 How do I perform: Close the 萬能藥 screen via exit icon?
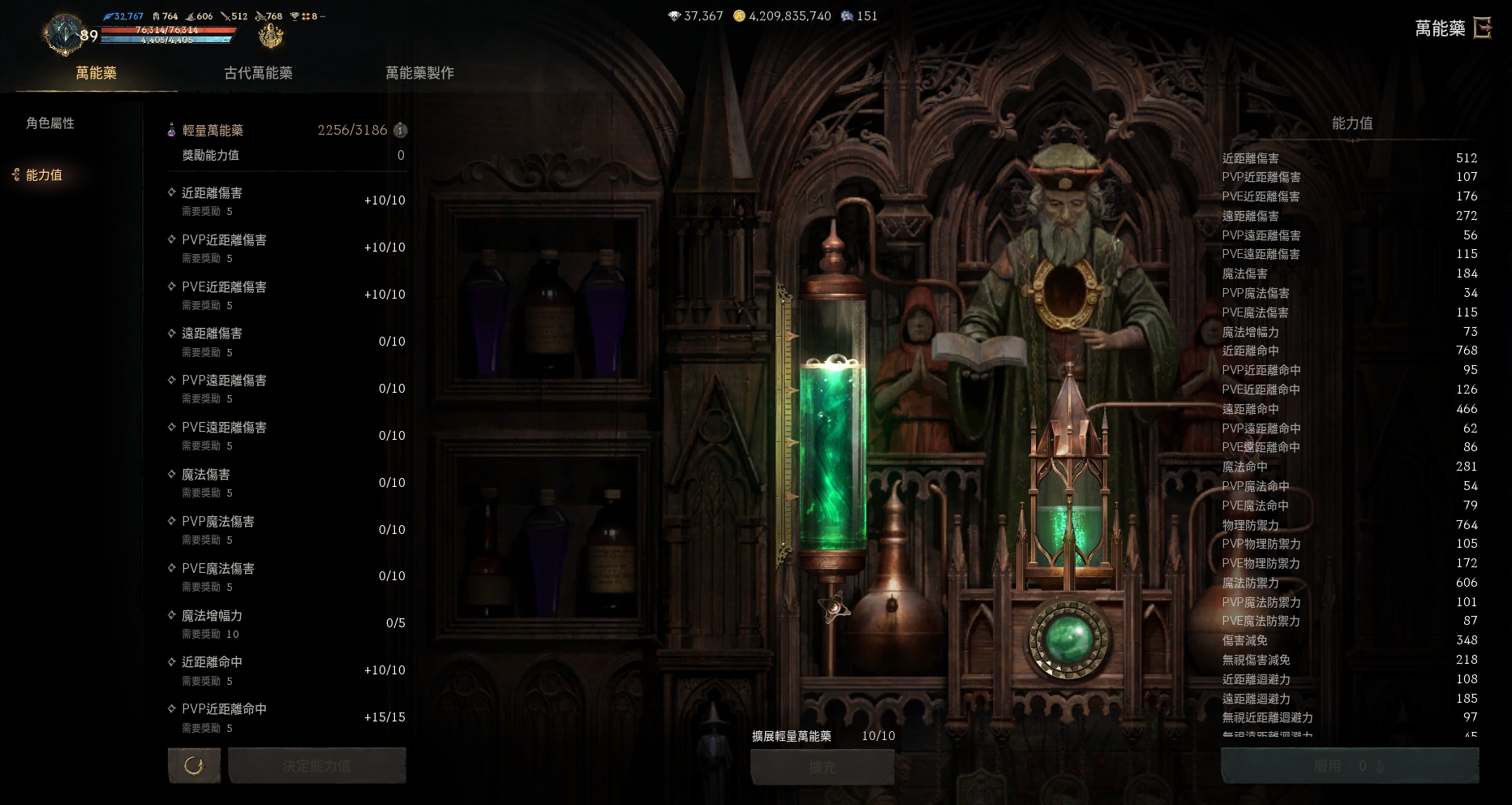click(x=1483, y=28)
